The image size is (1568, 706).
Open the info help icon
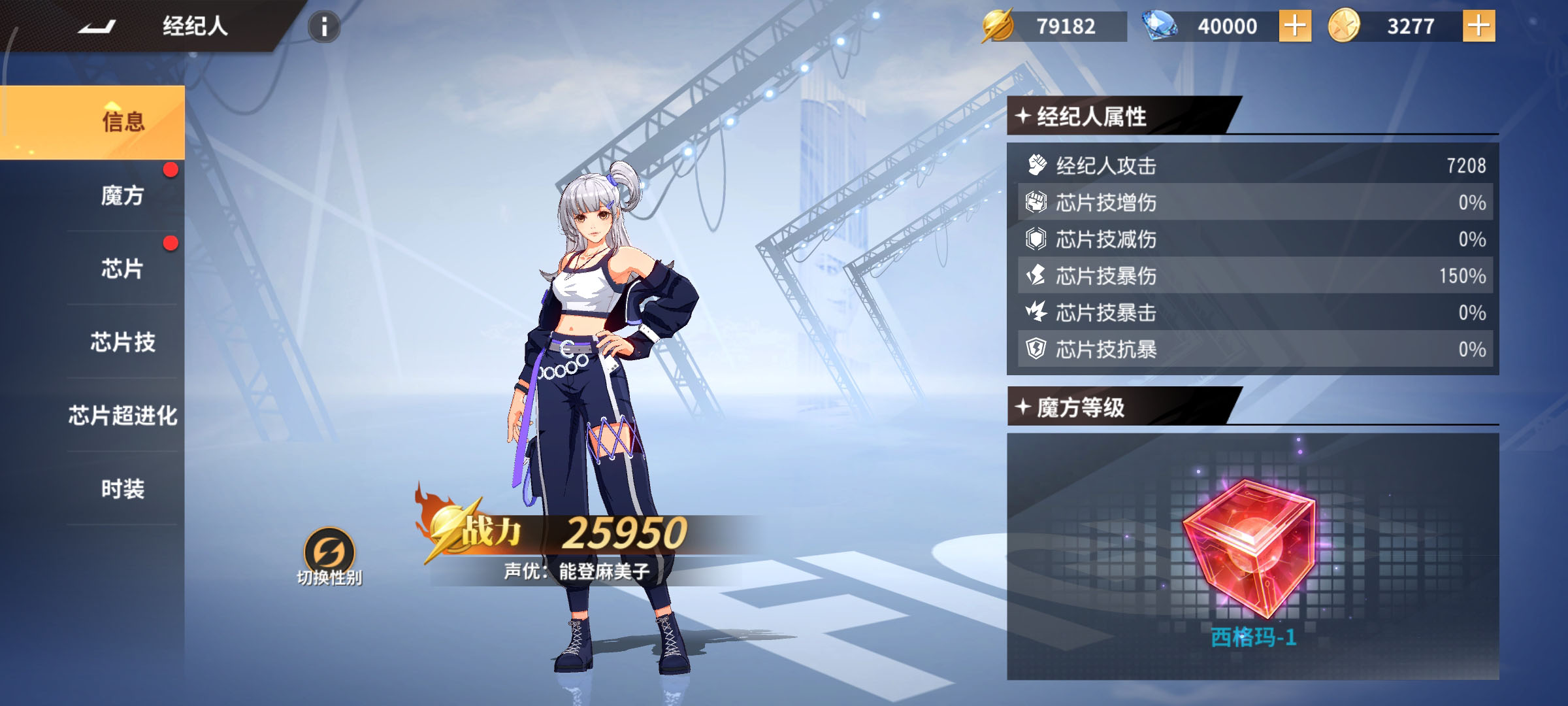tap(323, 27)
